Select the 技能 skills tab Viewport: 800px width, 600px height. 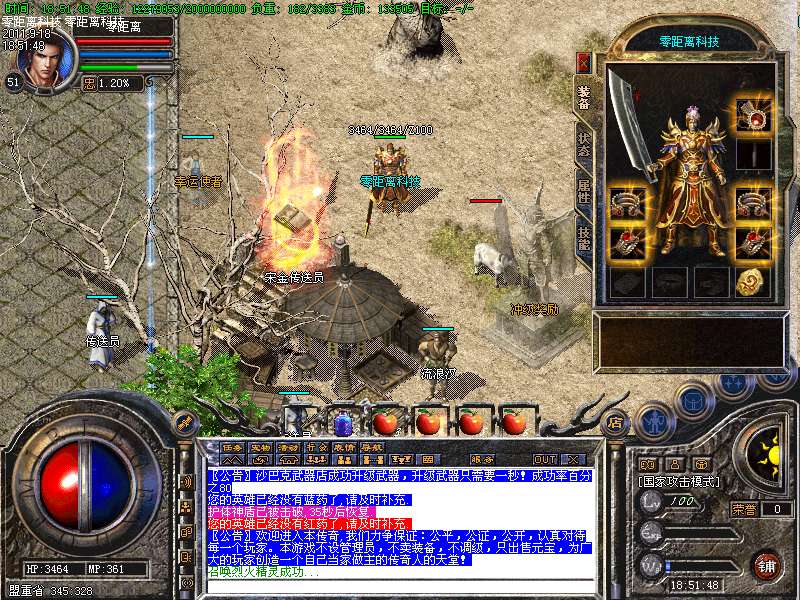click(x=584, y=237)
